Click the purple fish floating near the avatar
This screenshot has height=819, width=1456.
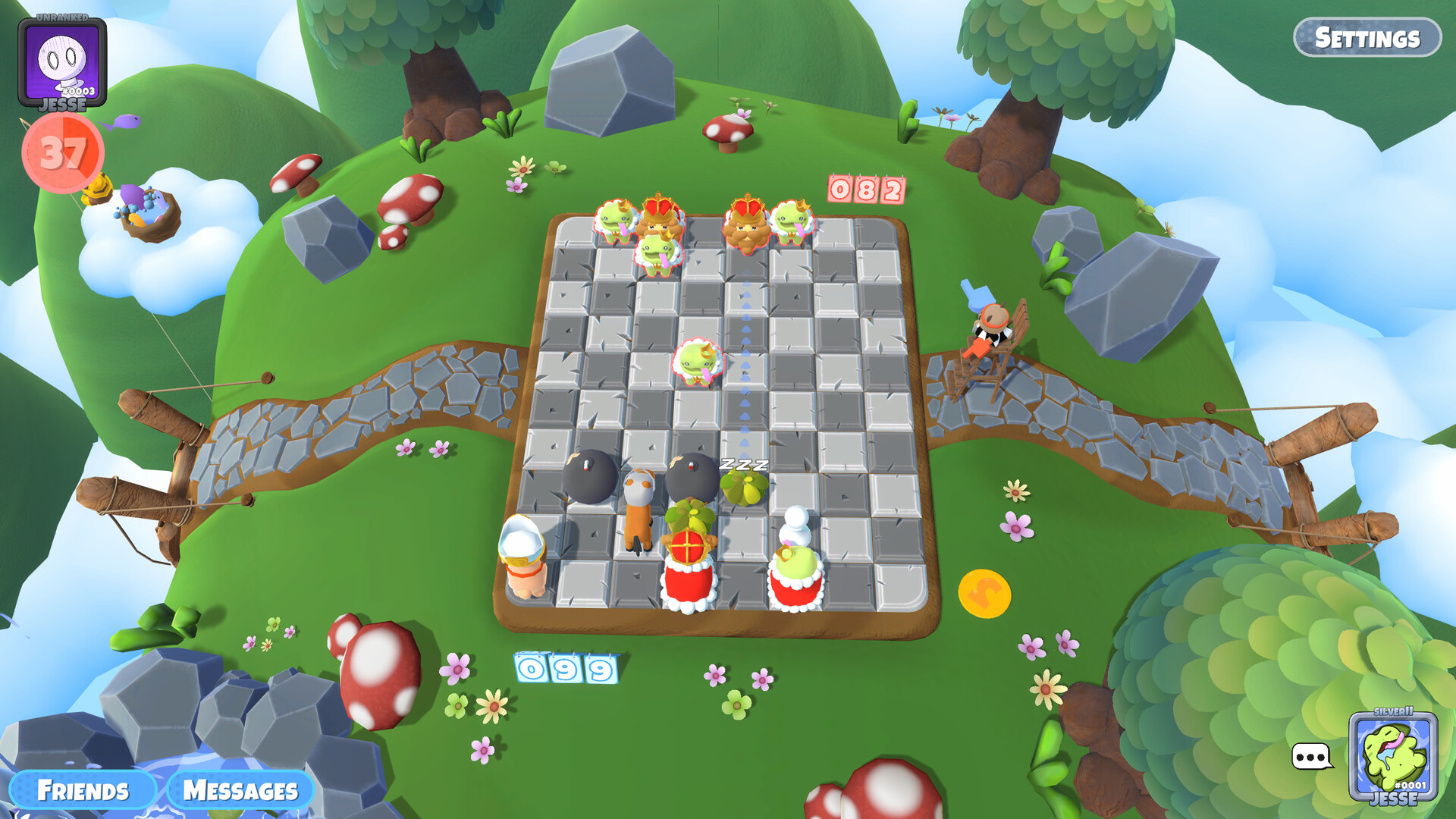coord(126,120)
